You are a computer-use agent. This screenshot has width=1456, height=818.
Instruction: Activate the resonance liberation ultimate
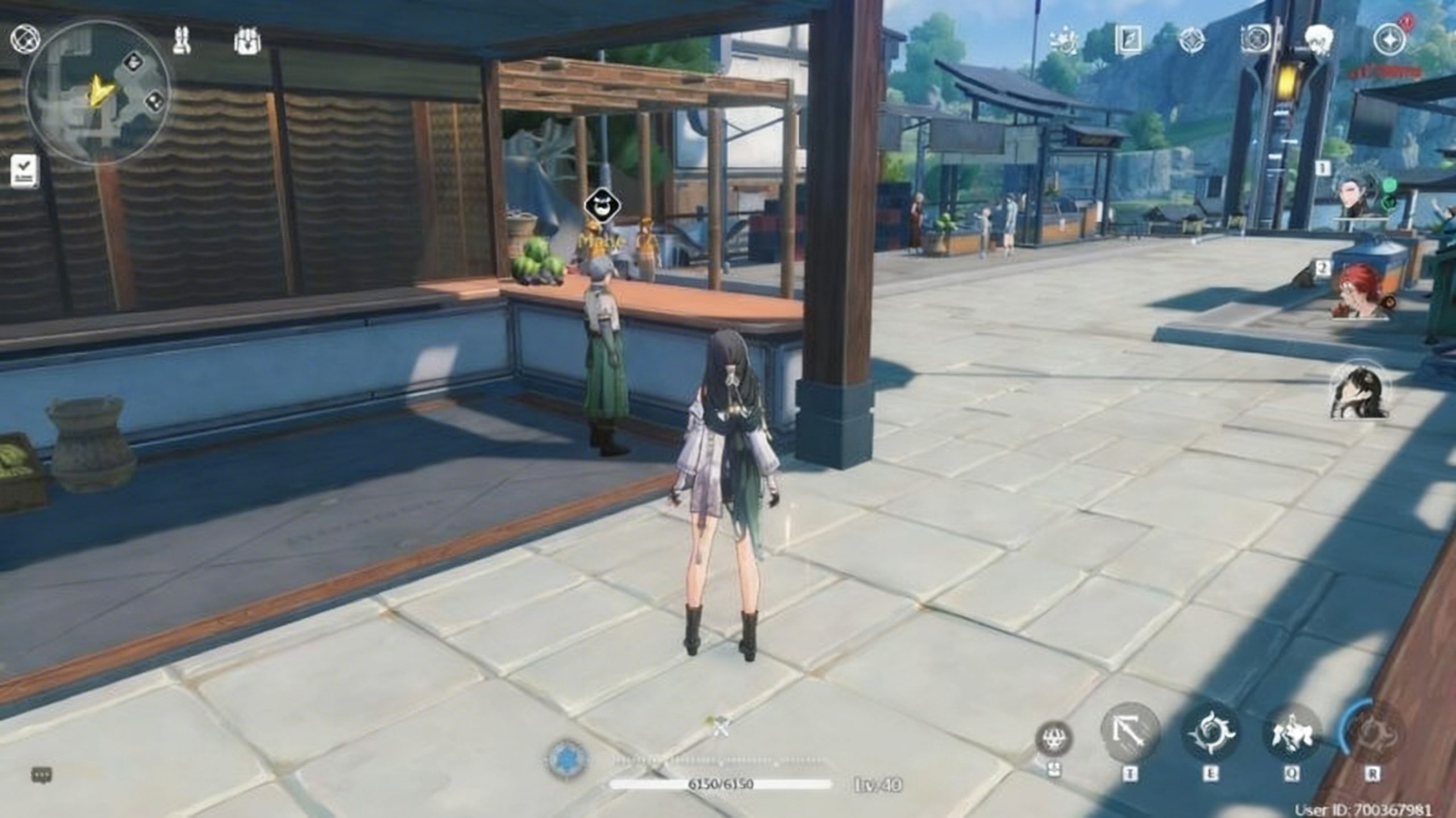(x=1372, y=733)
